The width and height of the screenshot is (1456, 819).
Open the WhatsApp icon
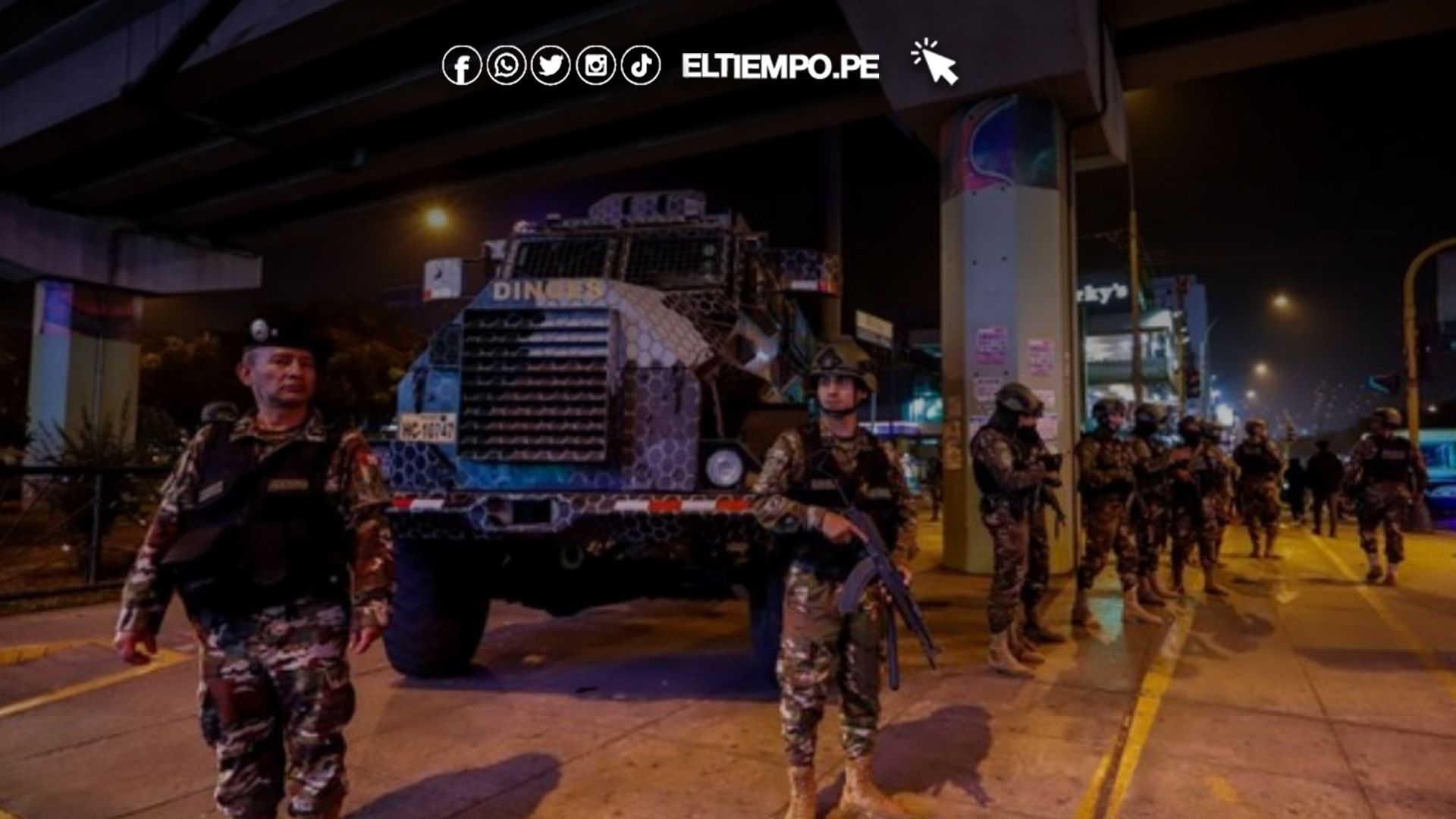tap(507, 66)
